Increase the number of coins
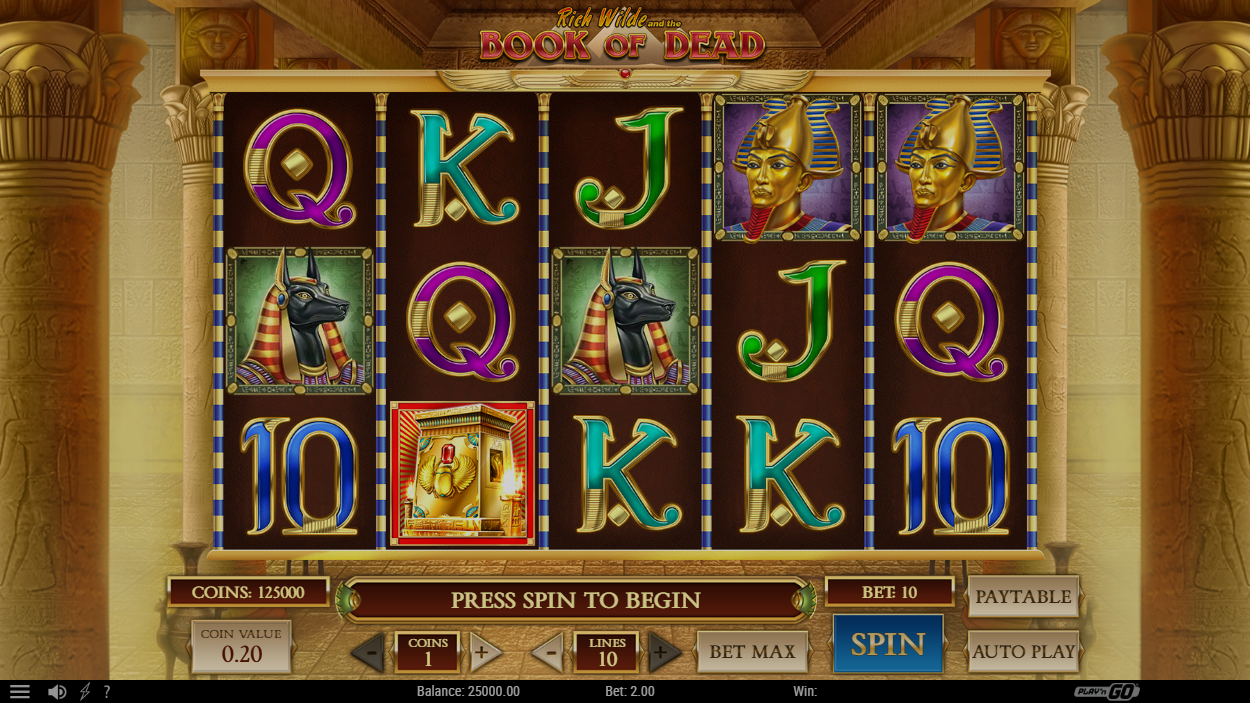1250x703 pixels. (485, 654)
